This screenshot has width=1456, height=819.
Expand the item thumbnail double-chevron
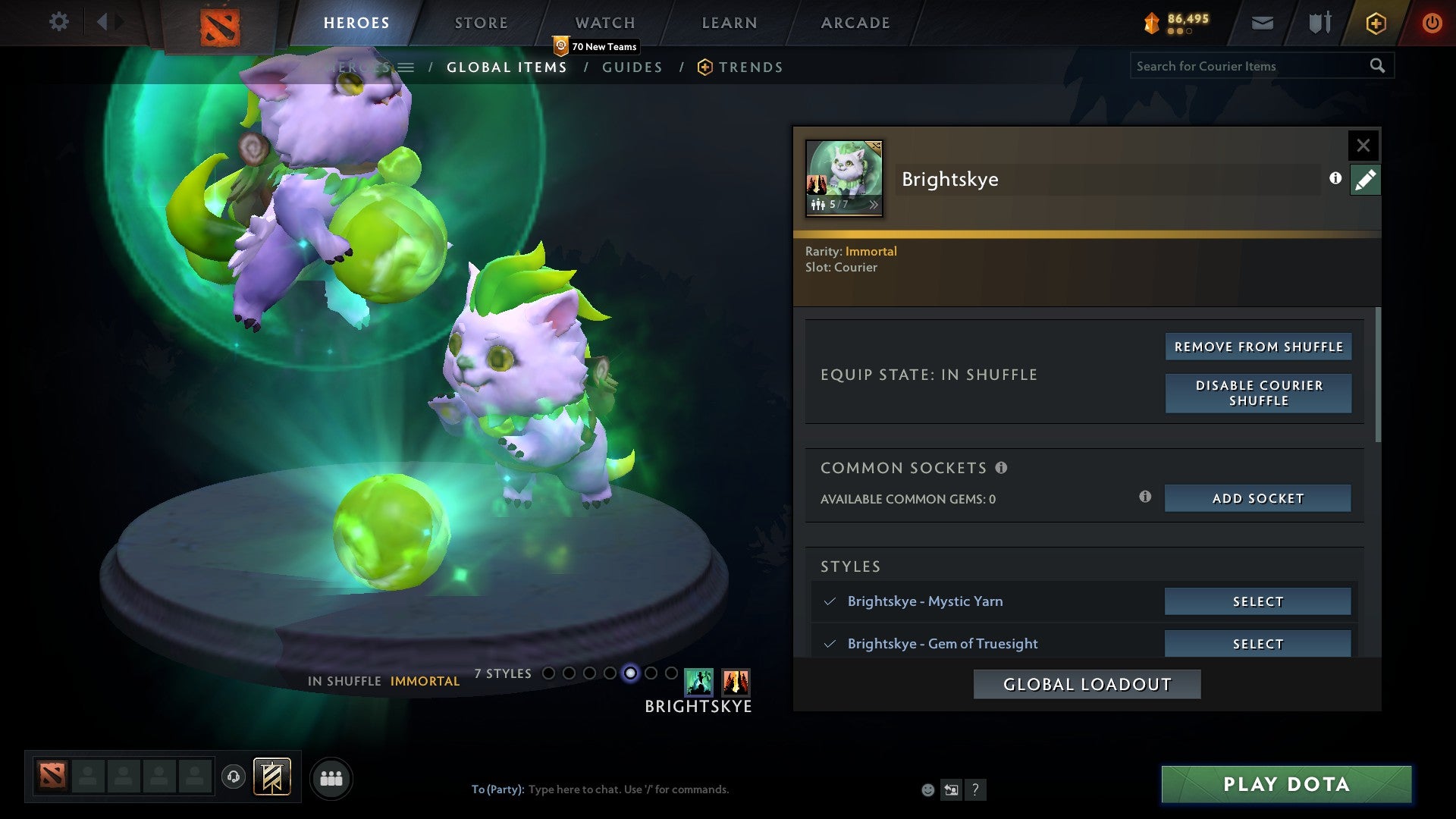876,204
